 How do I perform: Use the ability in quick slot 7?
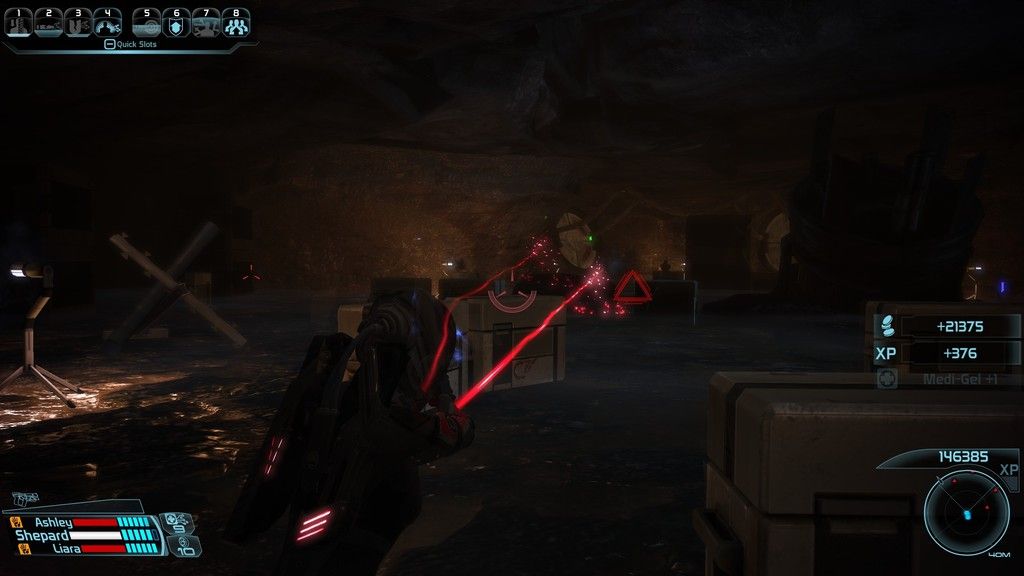(x=206, y=23)
